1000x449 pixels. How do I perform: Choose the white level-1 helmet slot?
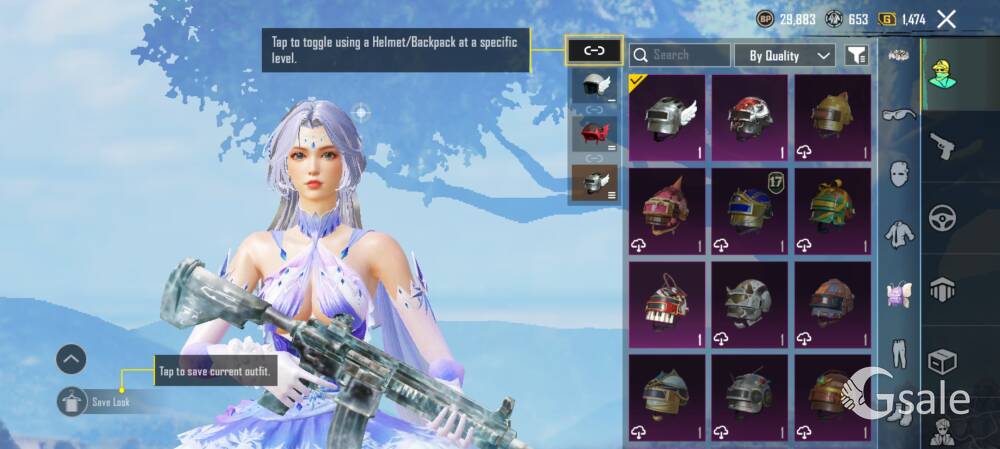594,86
